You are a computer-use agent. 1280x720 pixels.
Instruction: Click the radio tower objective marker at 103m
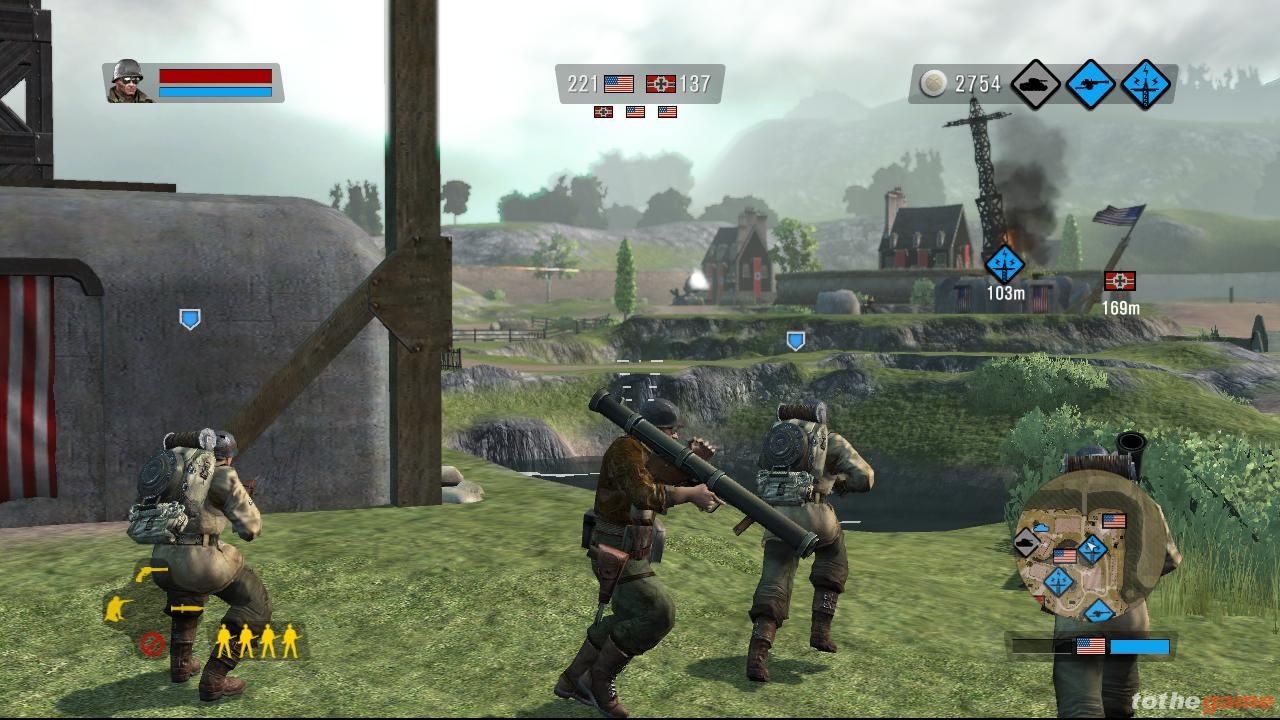pyautogui.click(x=1004, y=265)
